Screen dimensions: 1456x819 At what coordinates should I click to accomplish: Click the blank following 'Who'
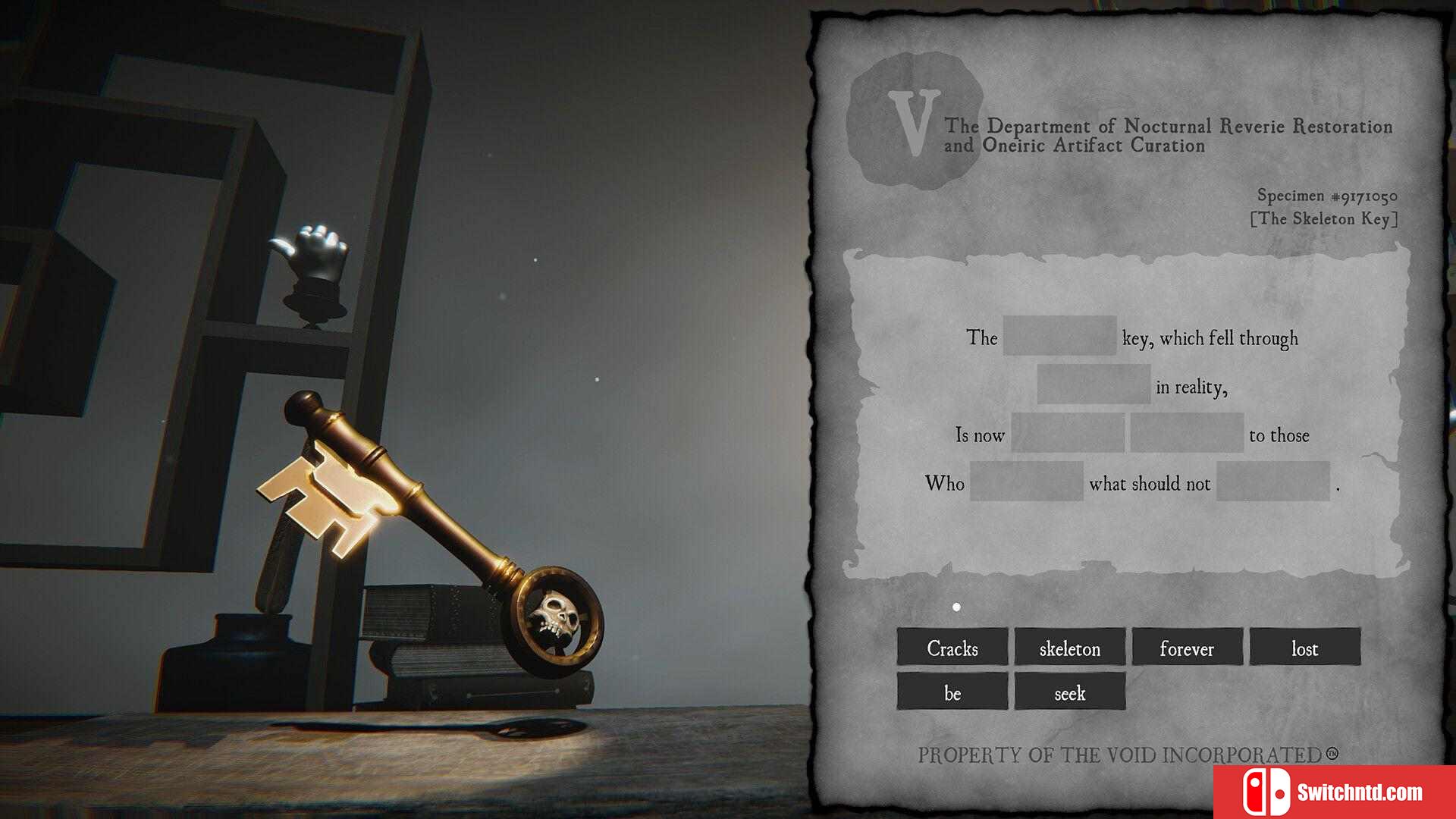(1026, 482)
